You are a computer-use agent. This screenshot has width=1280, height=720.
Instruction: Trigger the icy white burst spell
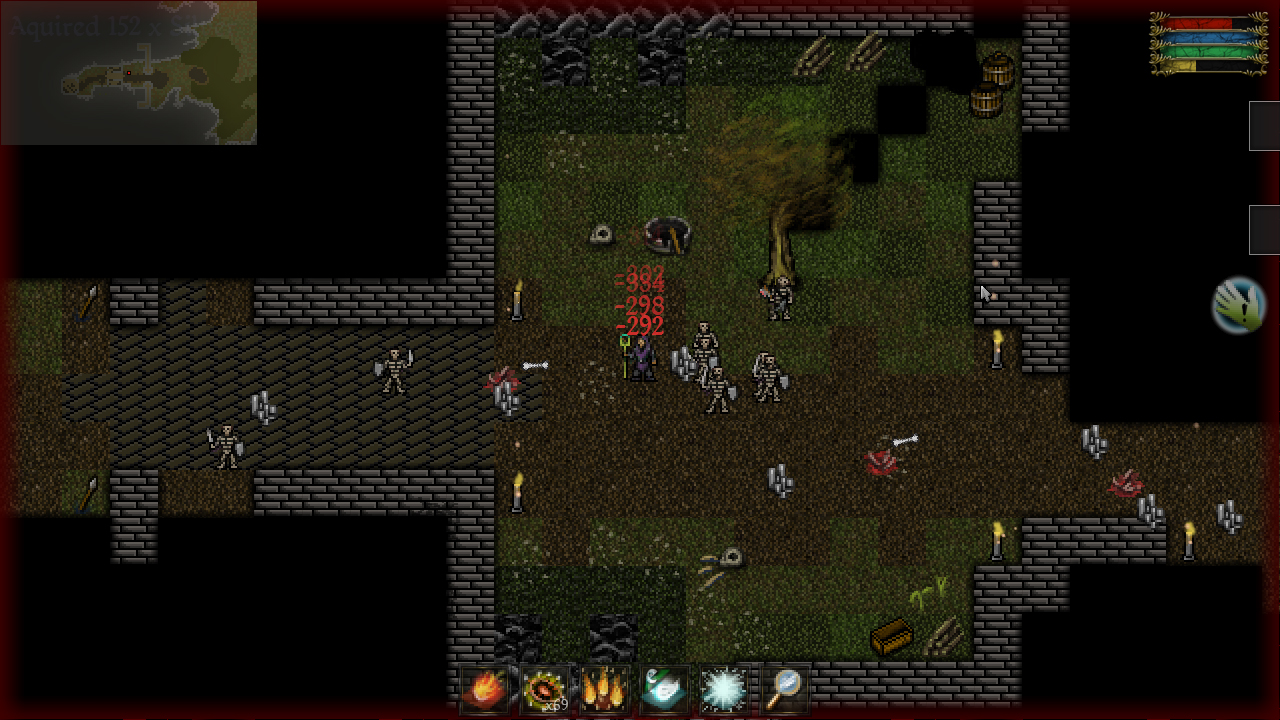pyautogui.click(x=725, y=689)
